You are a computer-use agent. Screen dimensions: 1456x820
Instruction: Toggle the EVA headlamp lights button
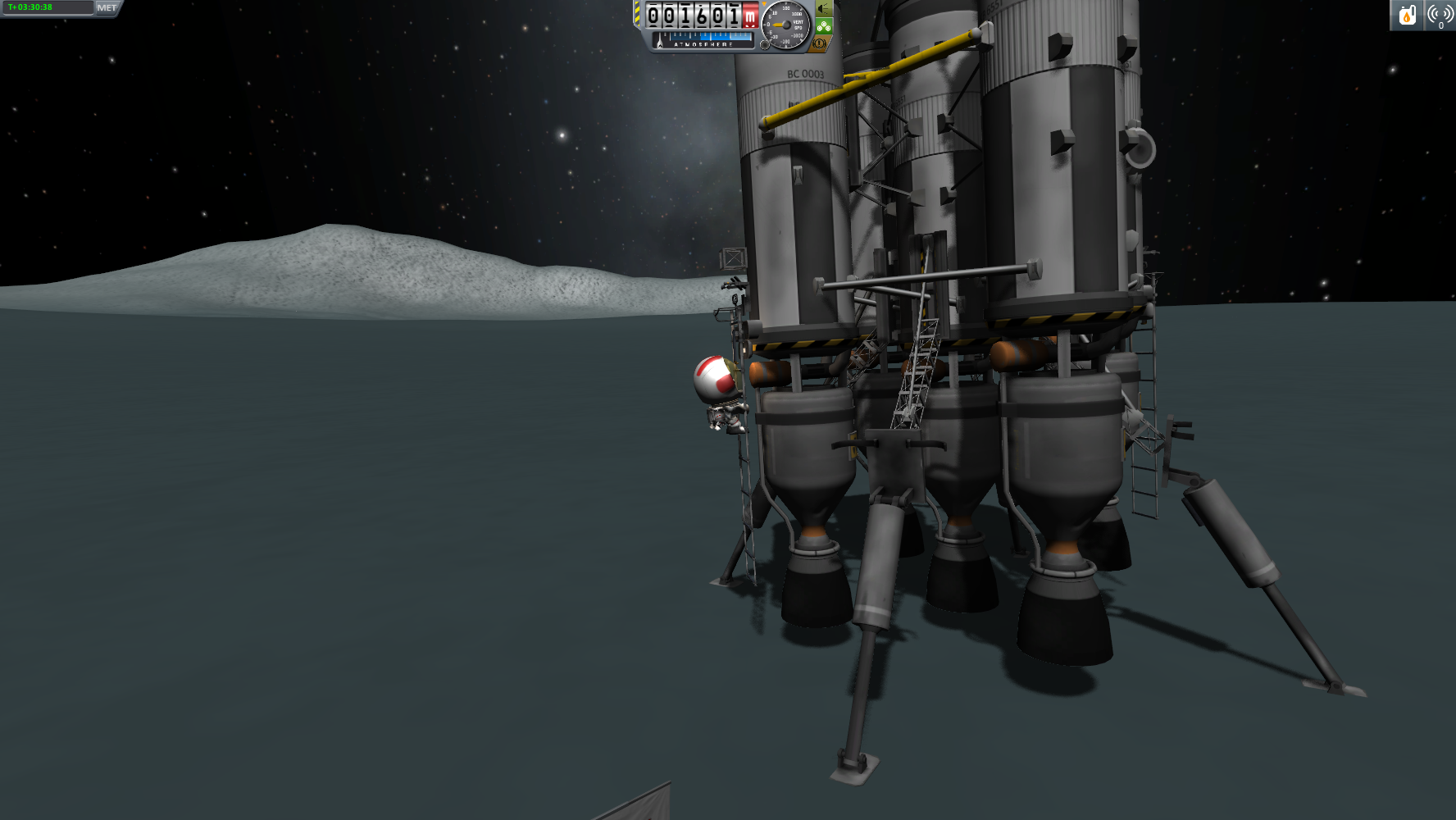[x=822, y=9]
